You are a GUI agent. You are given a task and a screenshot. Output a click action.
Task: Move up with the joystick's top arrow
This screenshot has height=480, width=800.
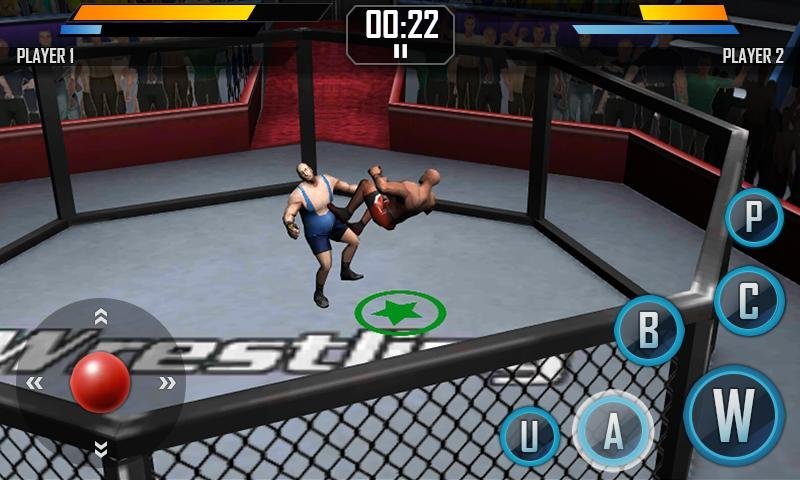coord(100,317)
